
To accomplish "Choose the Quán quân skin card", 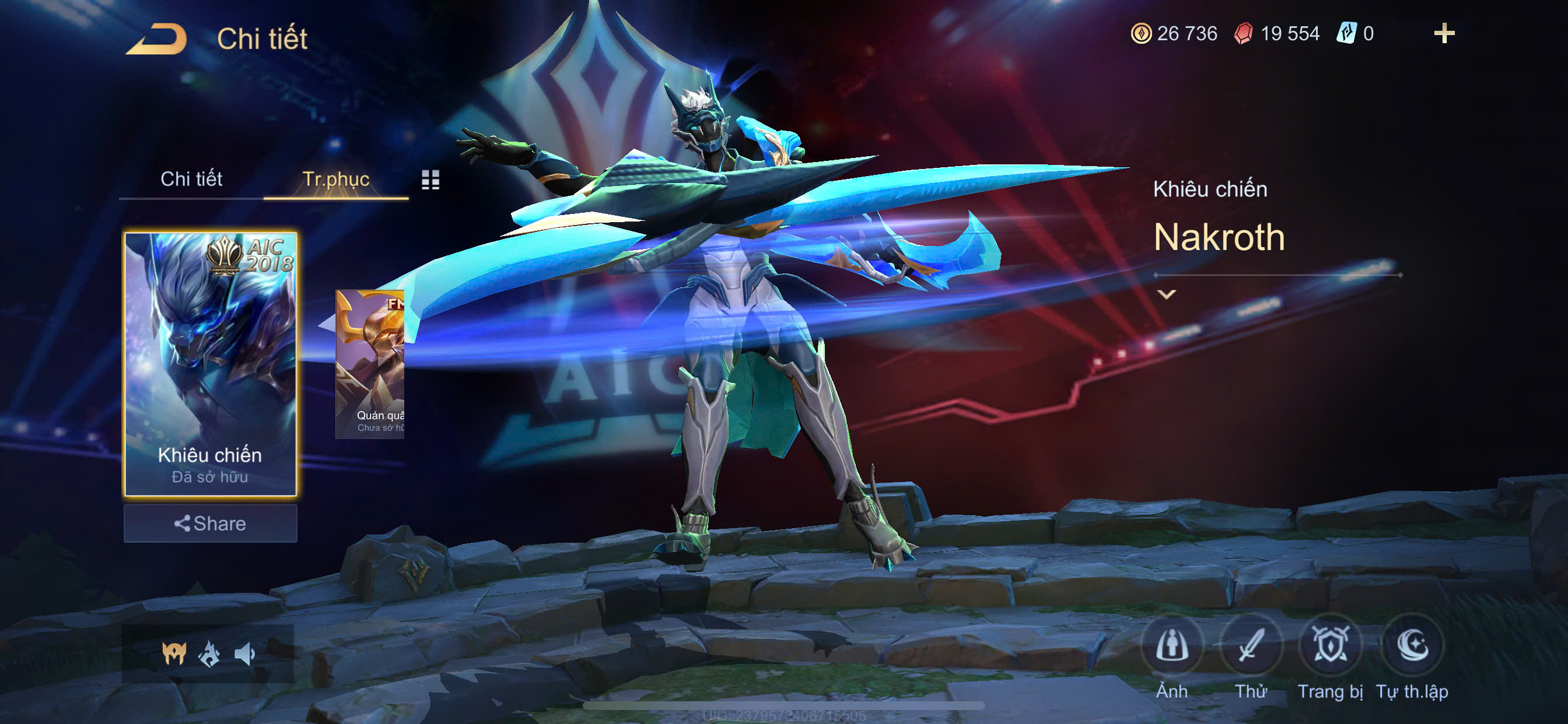I will click(370, 364).
